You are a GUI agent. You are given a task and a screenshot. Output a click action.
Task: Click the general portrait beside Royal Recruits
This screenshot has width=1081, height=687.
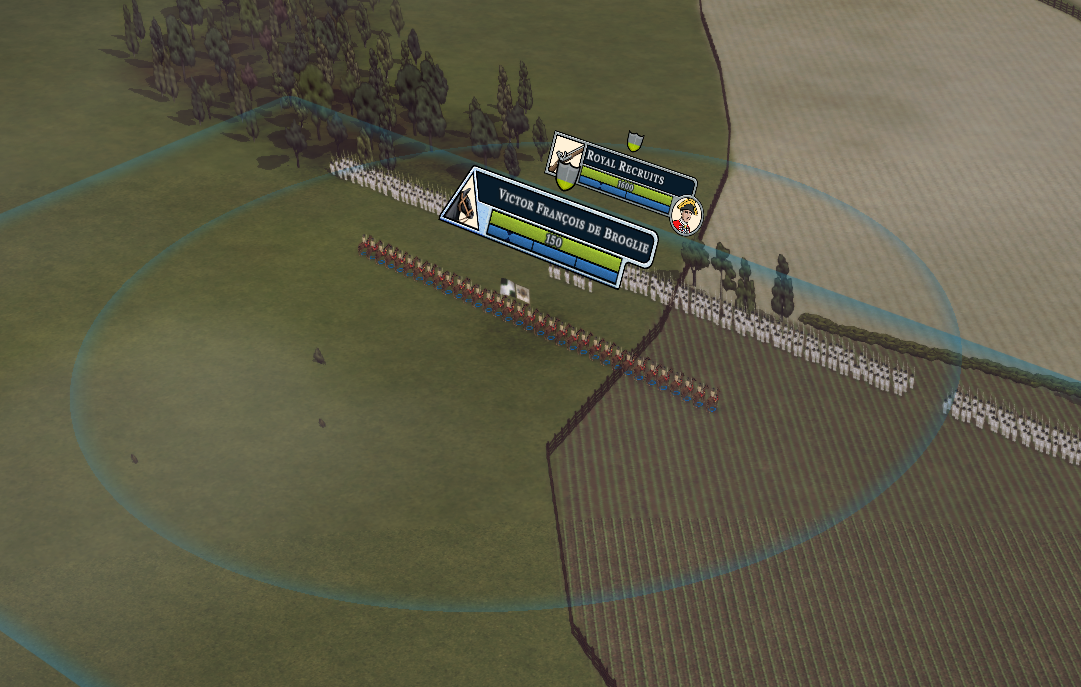pyautogui.click(x=686, y=215)
